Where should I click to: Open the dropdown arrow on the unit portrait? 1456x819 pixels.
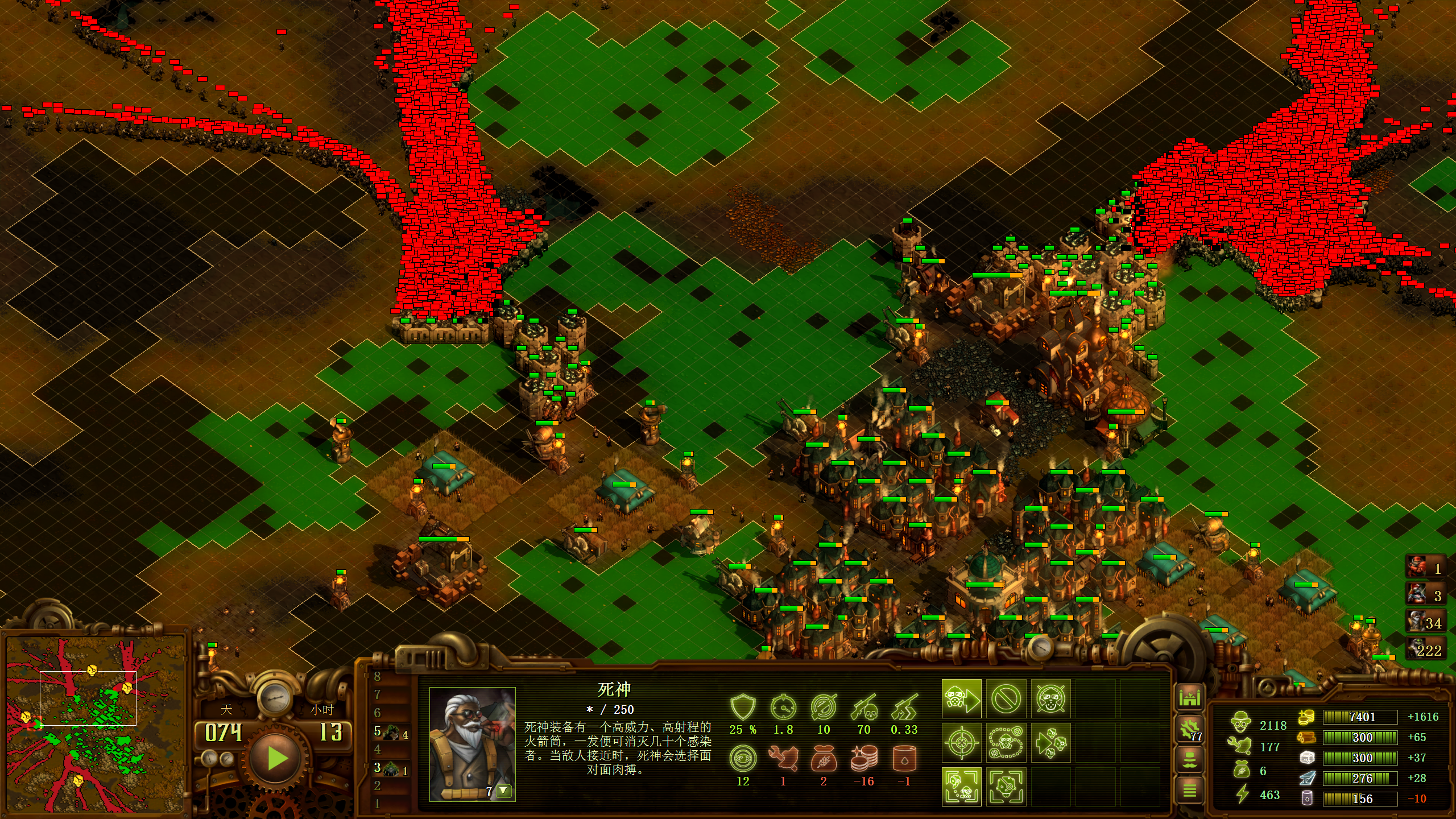503,791
